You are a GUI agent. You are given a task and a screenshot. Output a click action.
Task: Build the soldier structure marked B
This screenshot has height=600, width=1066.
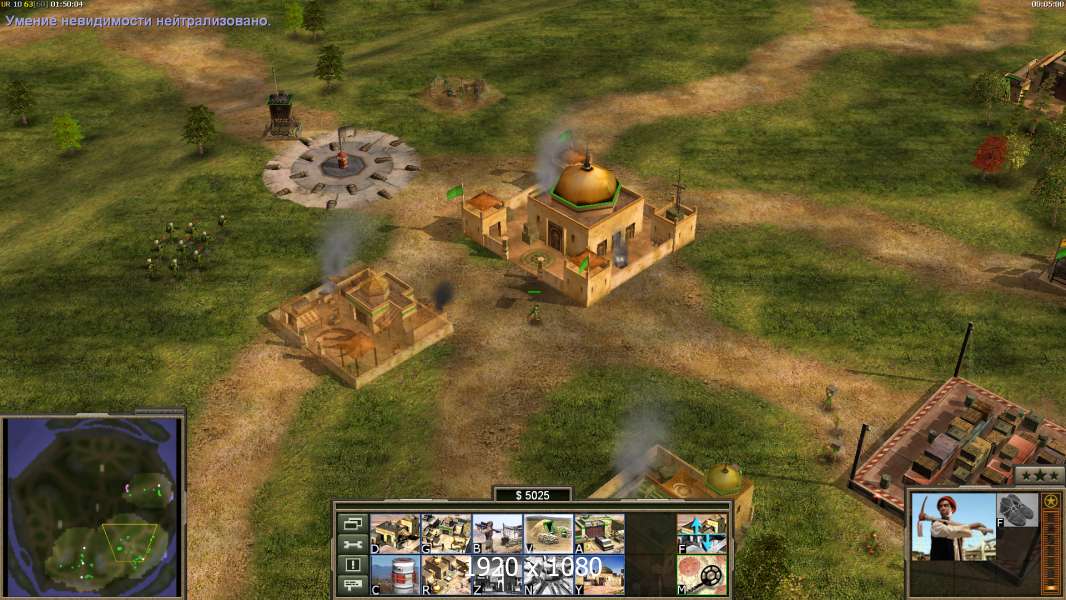click(x=497, y=533)
